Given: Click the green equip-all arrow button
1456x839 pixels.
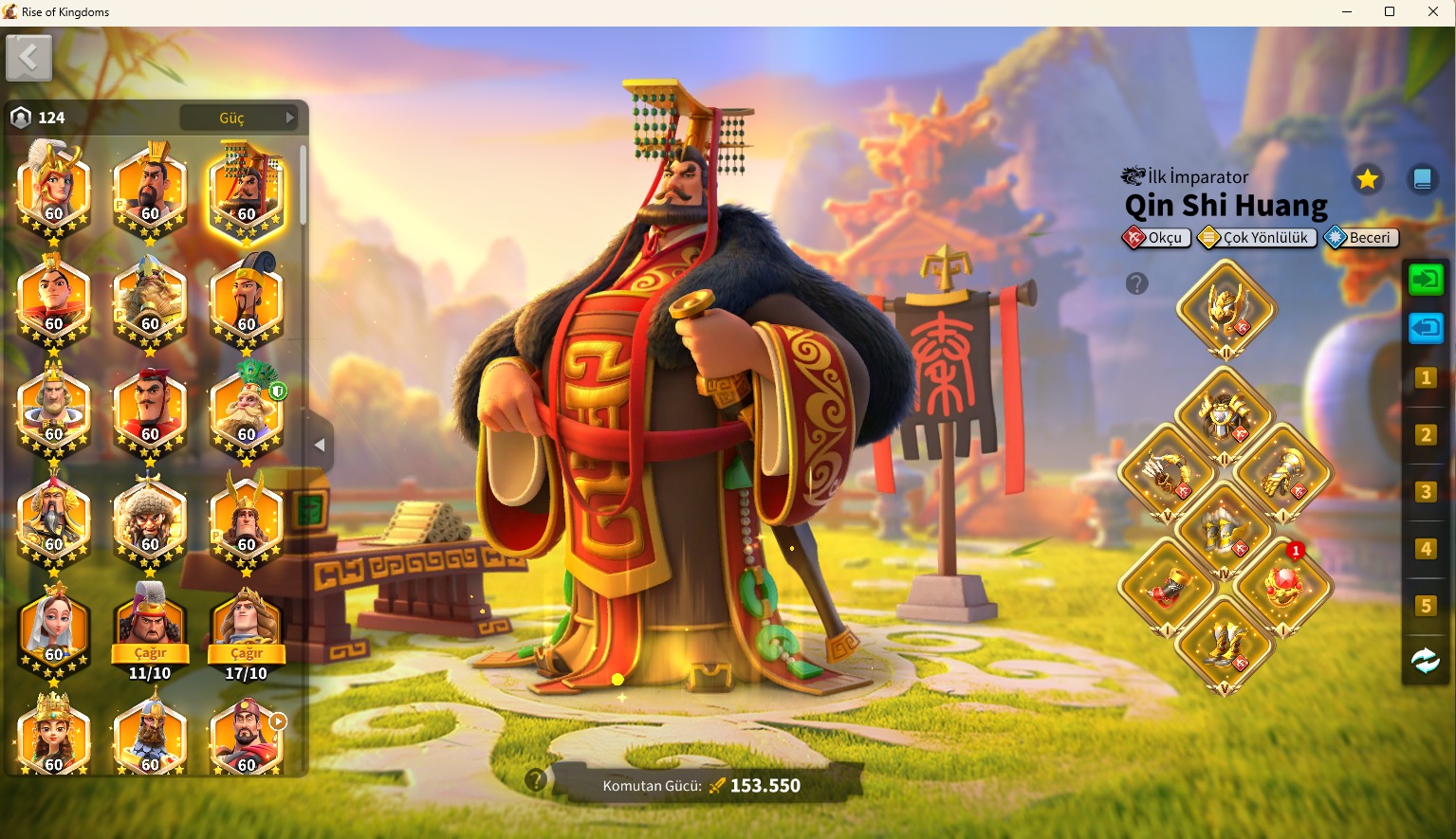Looking at the screenshot, I should point(1425,280).
